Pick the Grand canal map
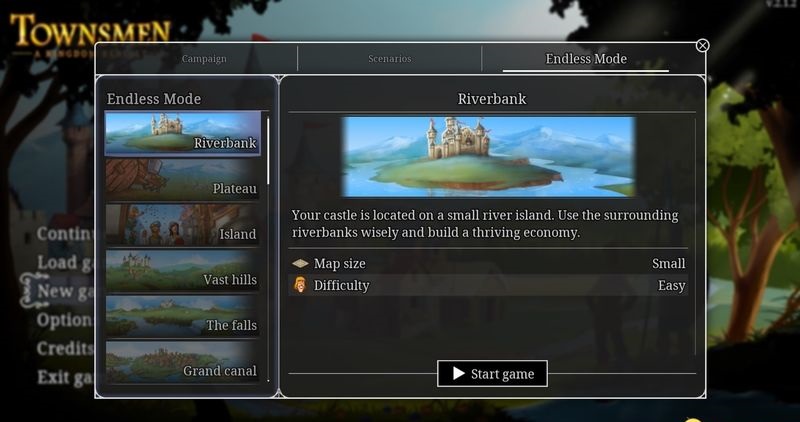 click(x=183, y=361)
